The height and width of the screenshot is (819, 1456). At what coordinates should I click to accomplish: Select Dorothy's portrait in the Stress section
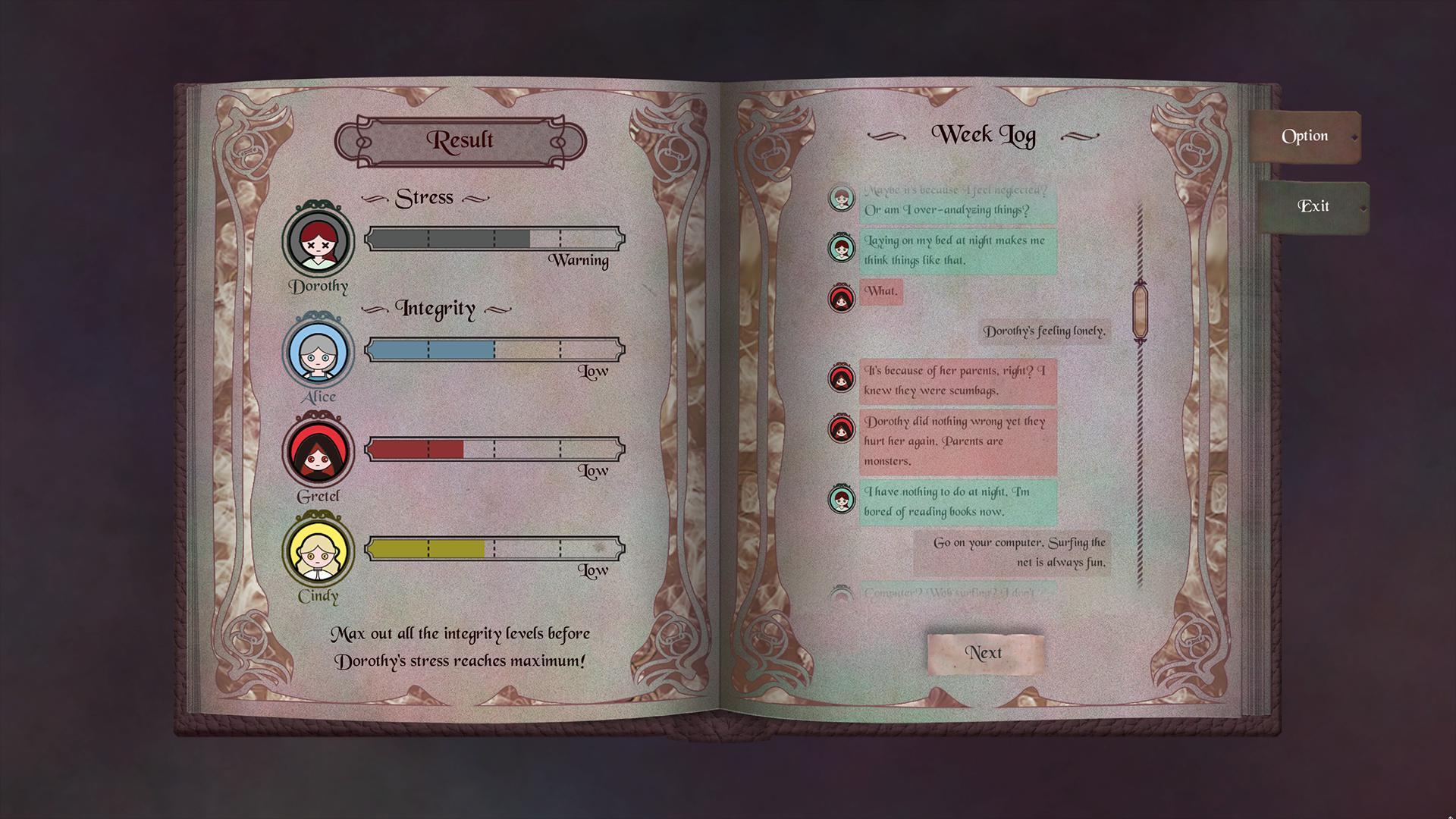click(x=319, y=243)
